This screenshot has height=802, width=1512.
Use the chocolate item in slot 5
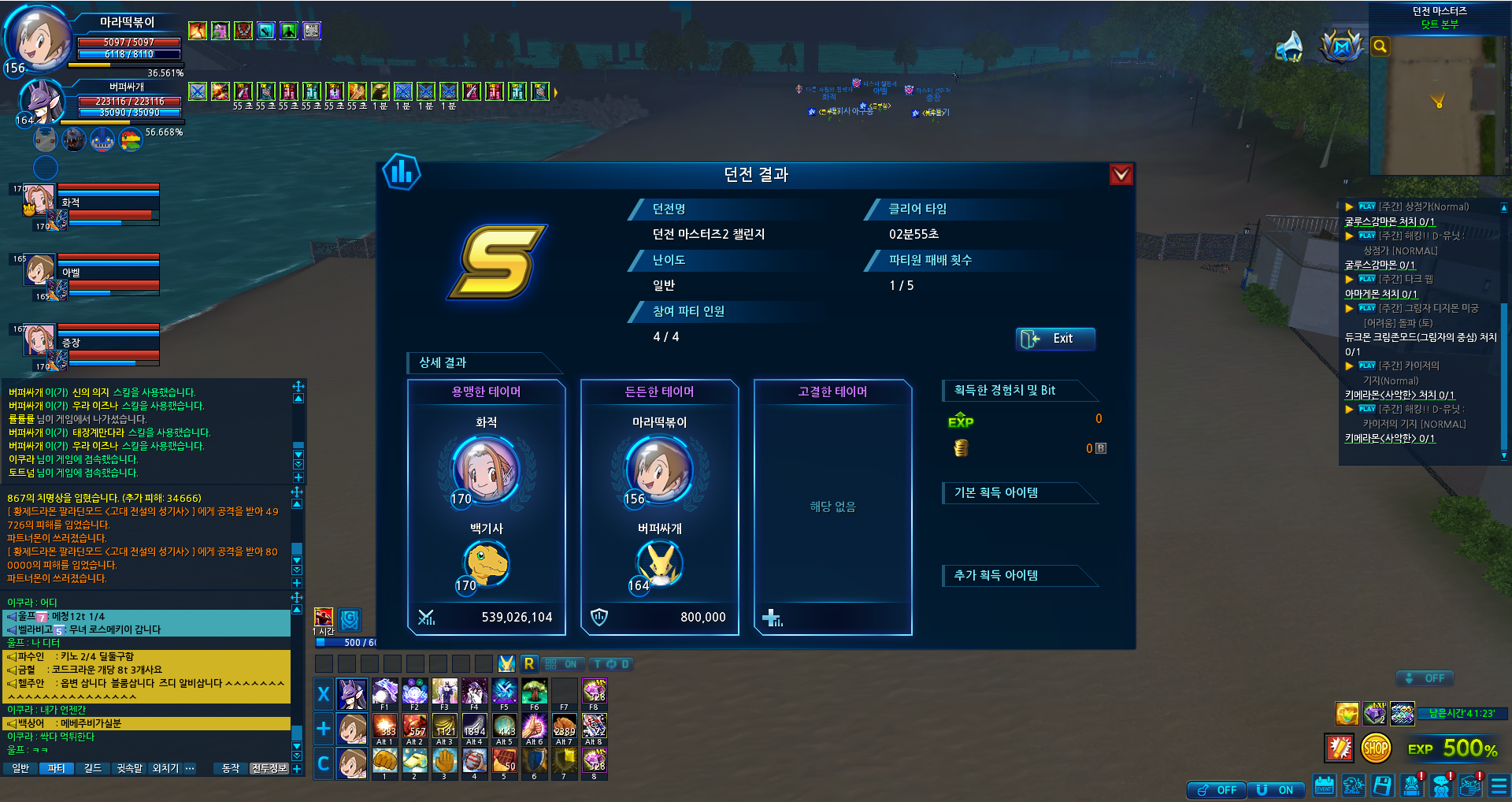click(504, 760)
